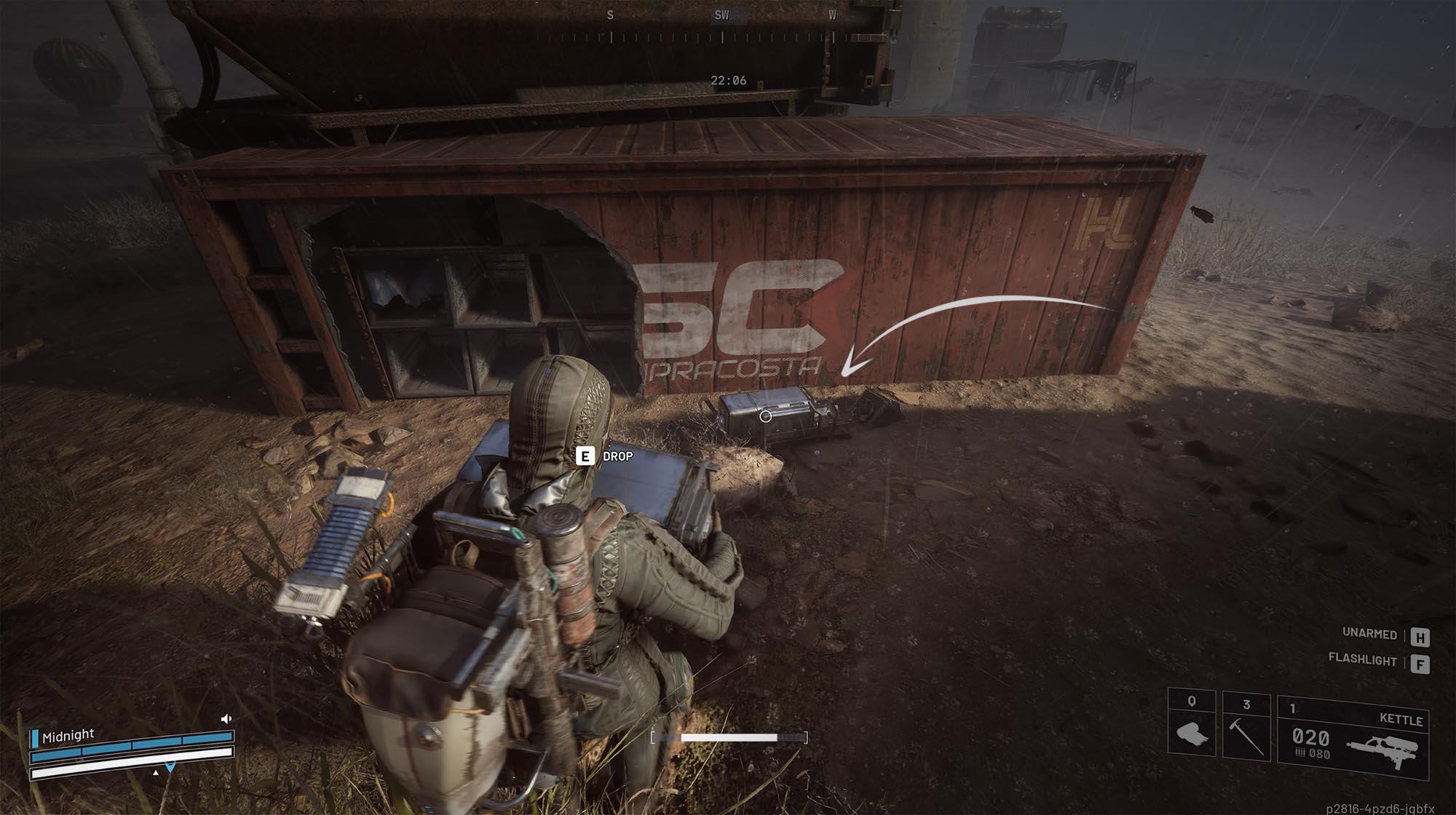This screenshot has width=1456, height=815.
Task: Click the Midnight song title
Action: point(69,735)
